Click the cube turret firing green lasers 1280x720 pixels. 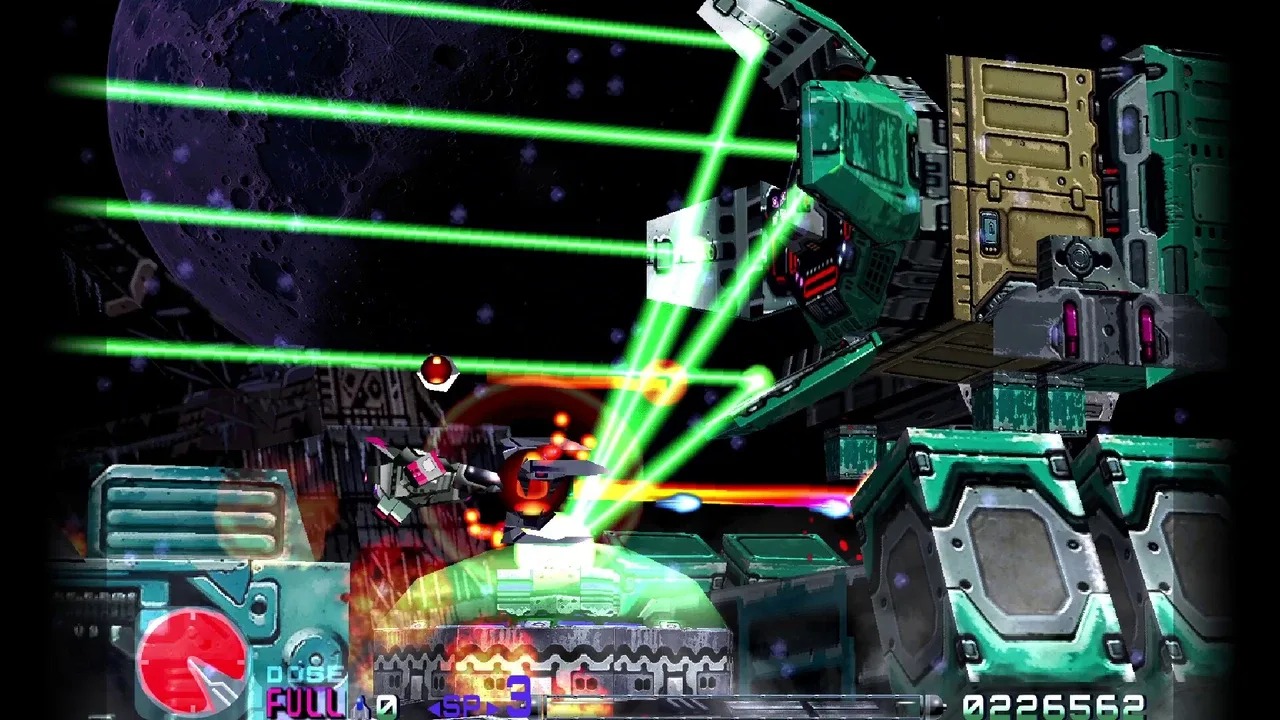[700, 255]
